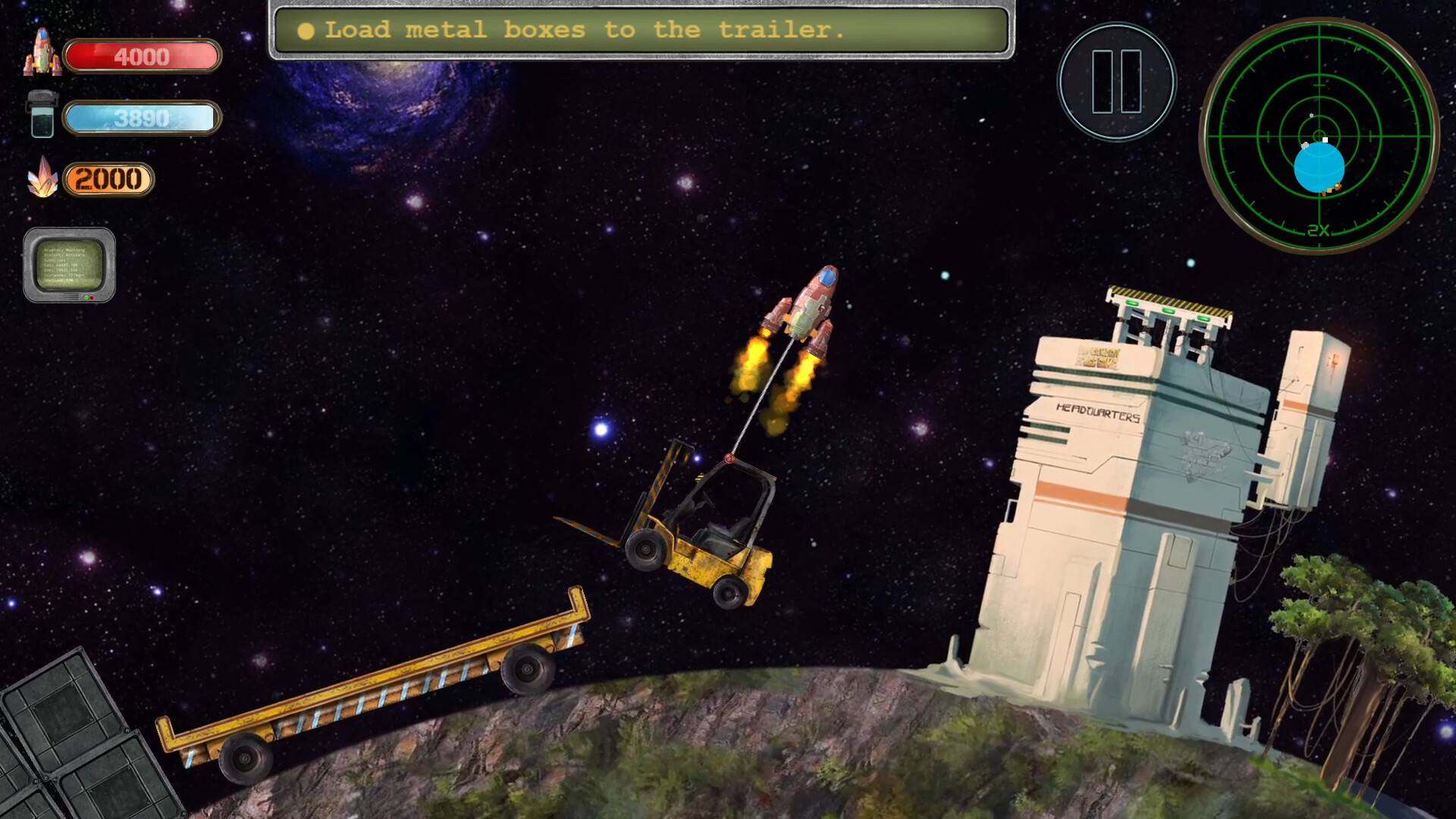The height and width of the screenshot is (819, 1456).
Task: Select the blue planet blip on radar
Action: pos(1319,167)
